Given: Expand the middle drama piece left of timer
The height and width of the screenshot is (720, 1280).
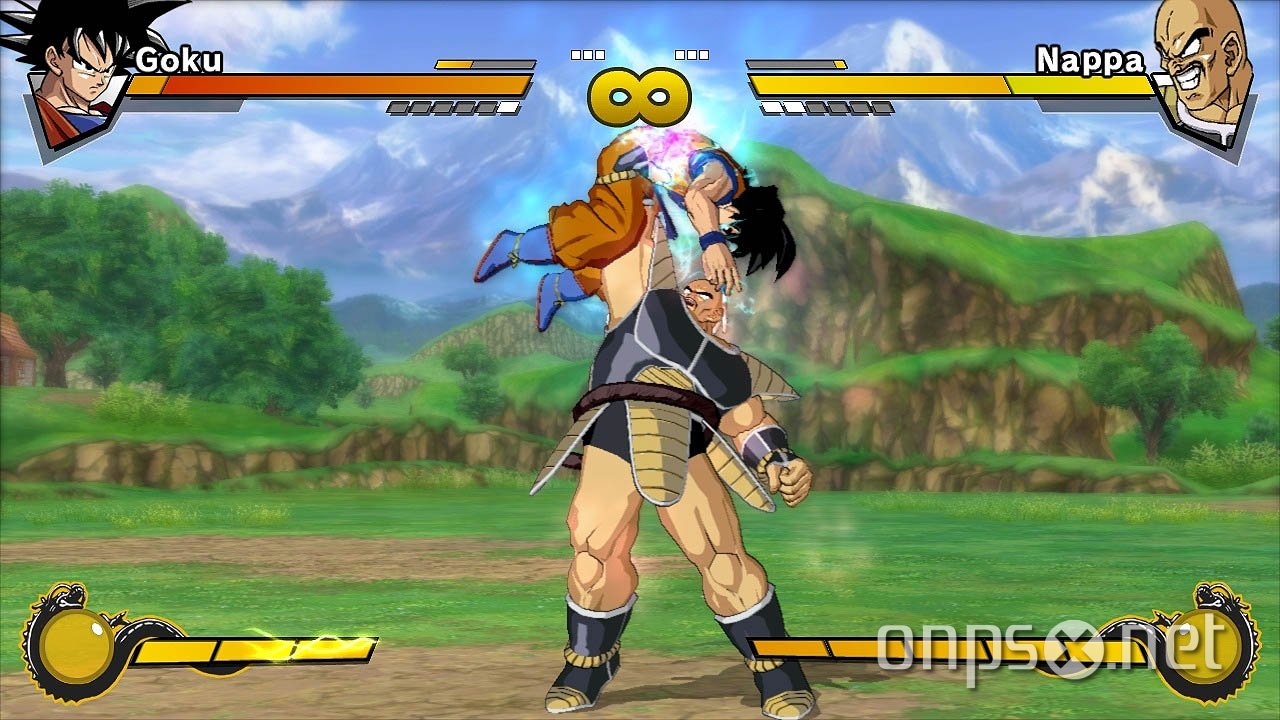Looking at the screenshot, I should [589, 53].
